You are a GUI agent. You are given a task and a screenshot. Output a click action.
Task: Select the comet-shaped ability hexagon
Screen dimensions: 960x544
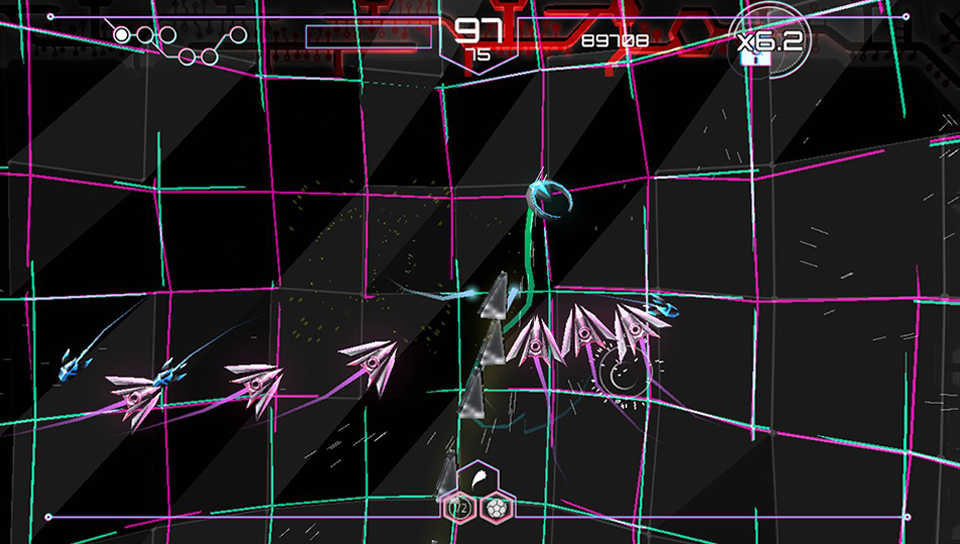[479, 482]
